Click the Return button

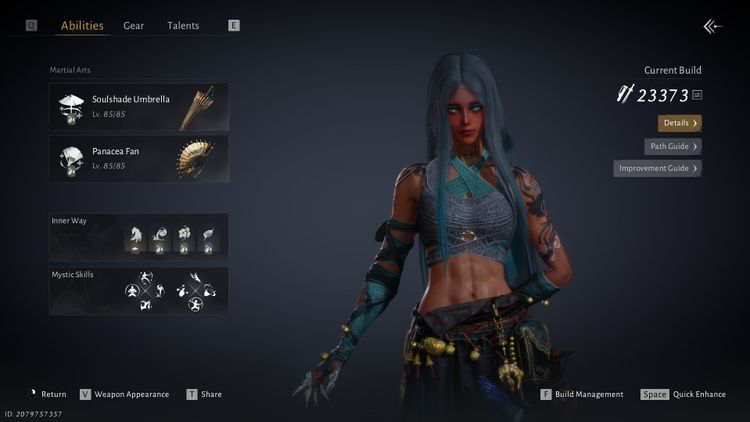click(x=48, y=394)
